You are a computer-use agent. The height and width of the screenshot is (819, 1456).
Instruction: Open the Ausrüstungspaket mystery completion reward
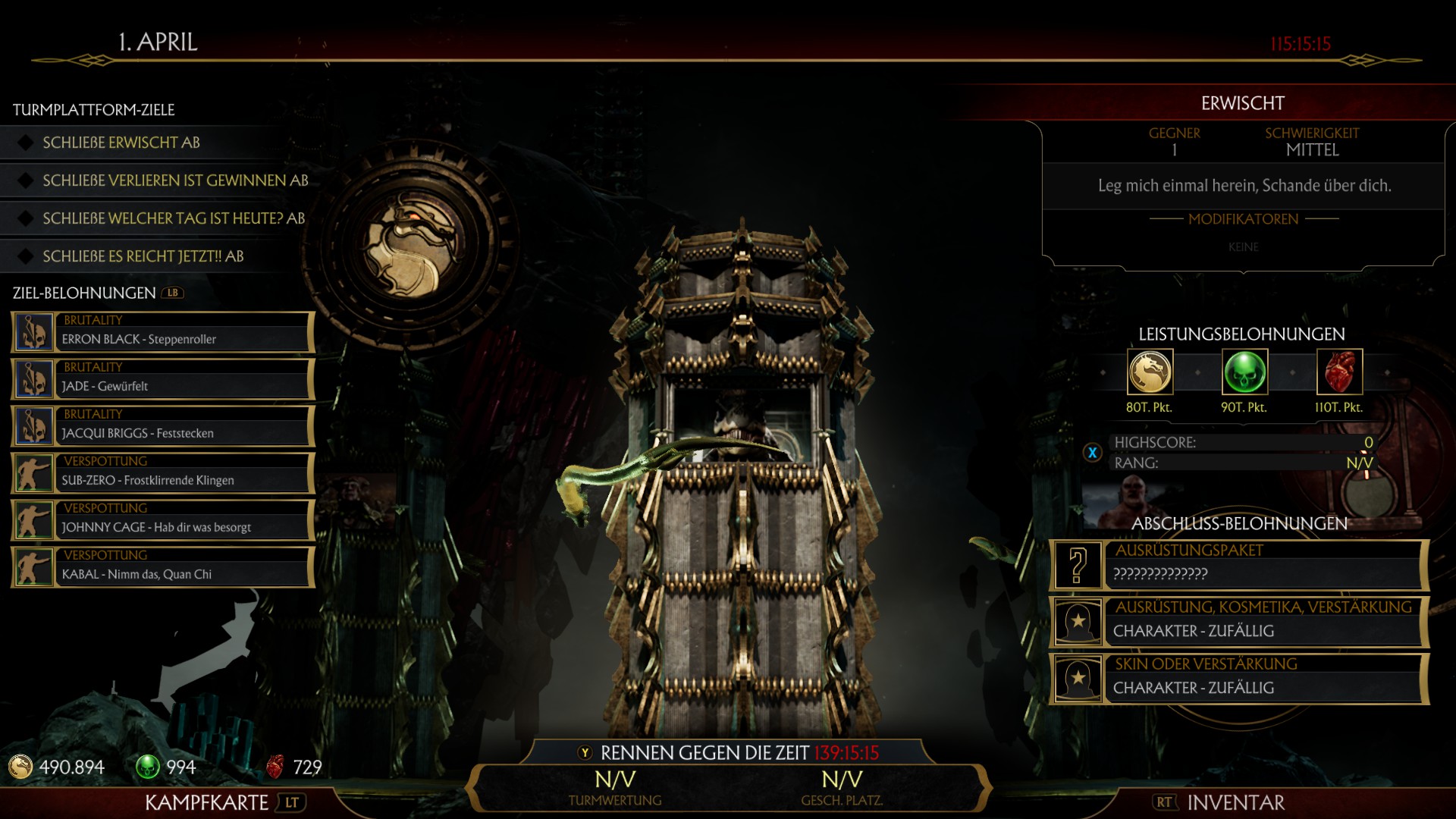pyautogui.click(x=1239, y=565)
